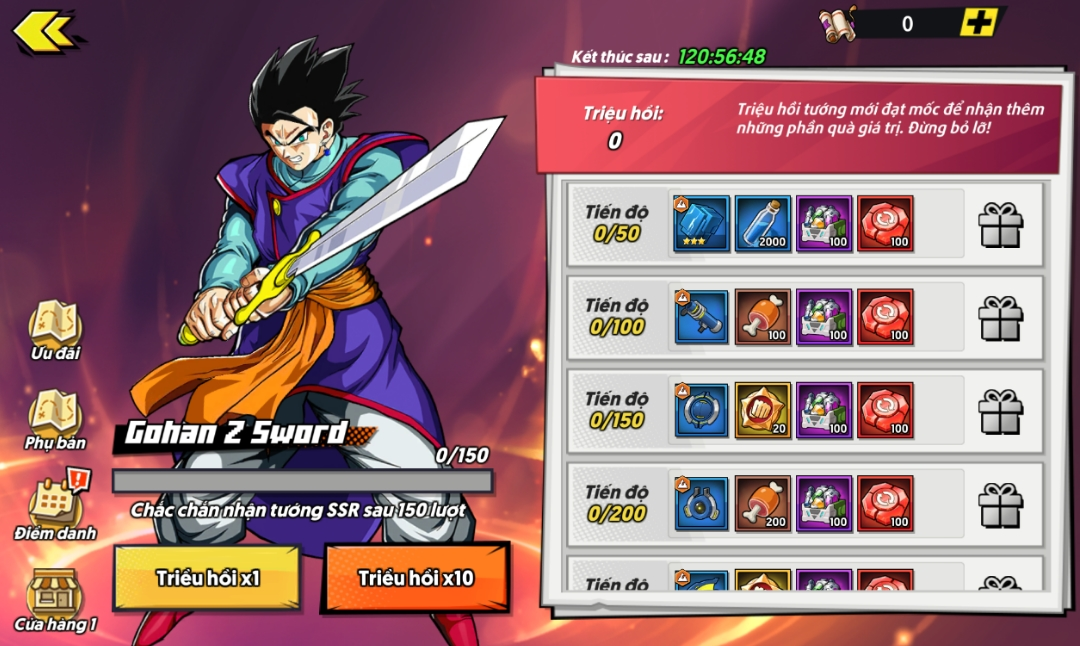Inspect the blue bazooka reward in 0/100 row
Viewport: 1080px width, 646px height.
click(x=701, y=317)
